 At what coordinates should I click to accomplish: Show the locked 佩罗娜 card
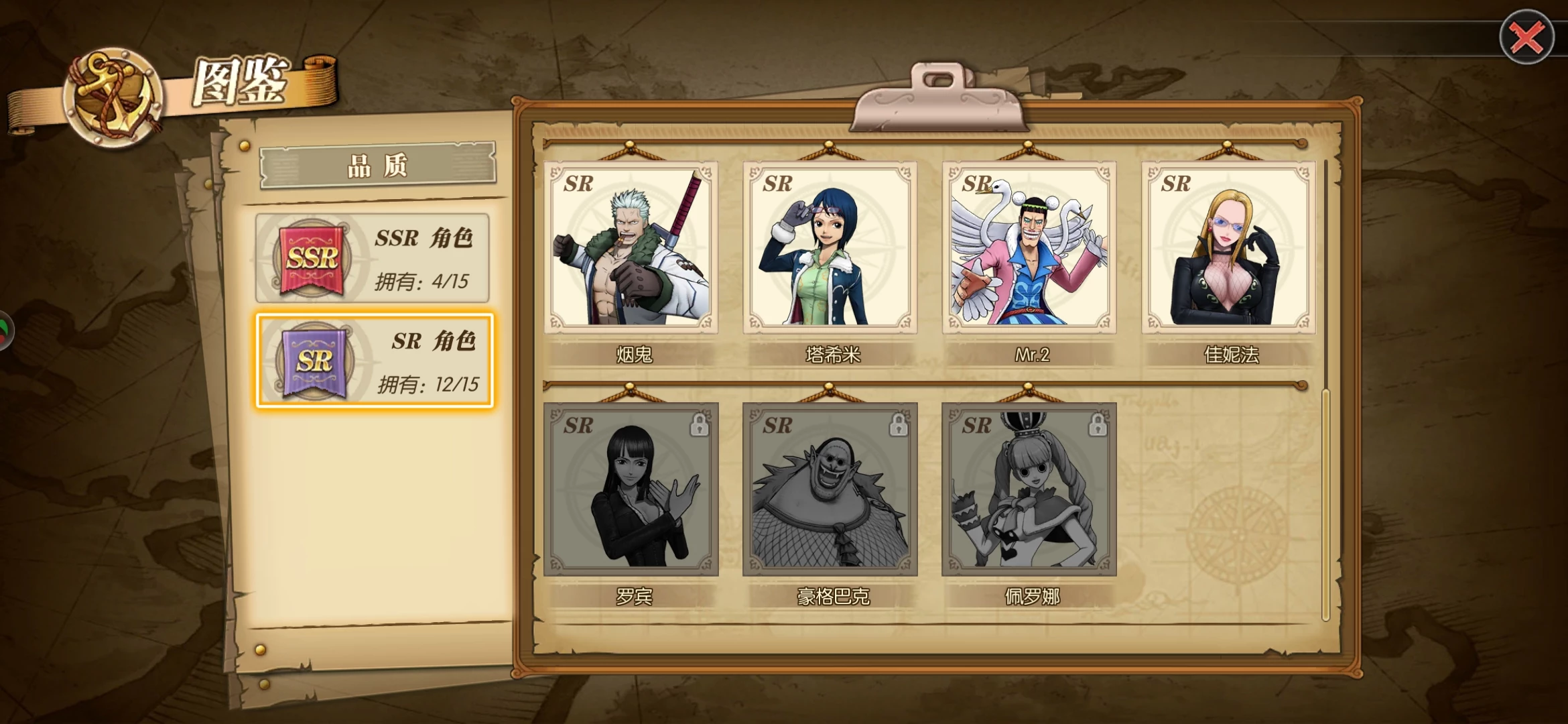1029,489
